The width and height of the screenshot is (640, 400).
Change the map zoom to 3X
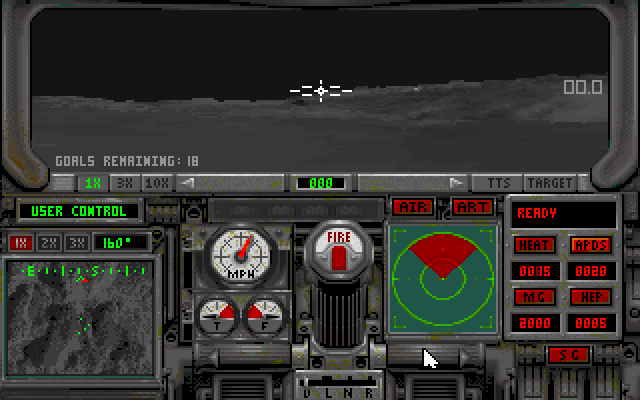tap(75, 242)
